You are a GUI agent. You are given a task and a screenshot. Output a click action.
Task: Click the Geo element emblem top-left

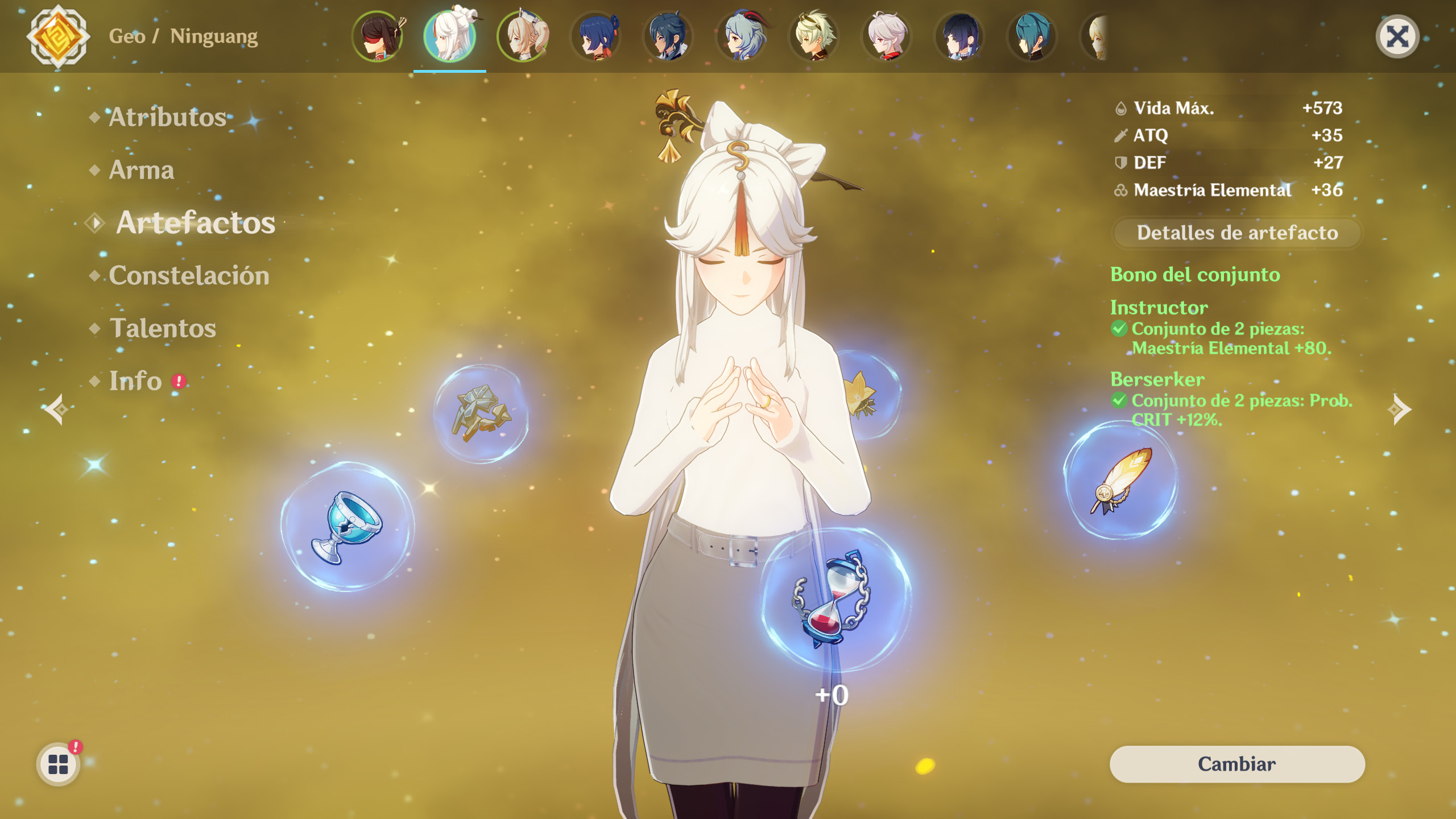point(57,37)
